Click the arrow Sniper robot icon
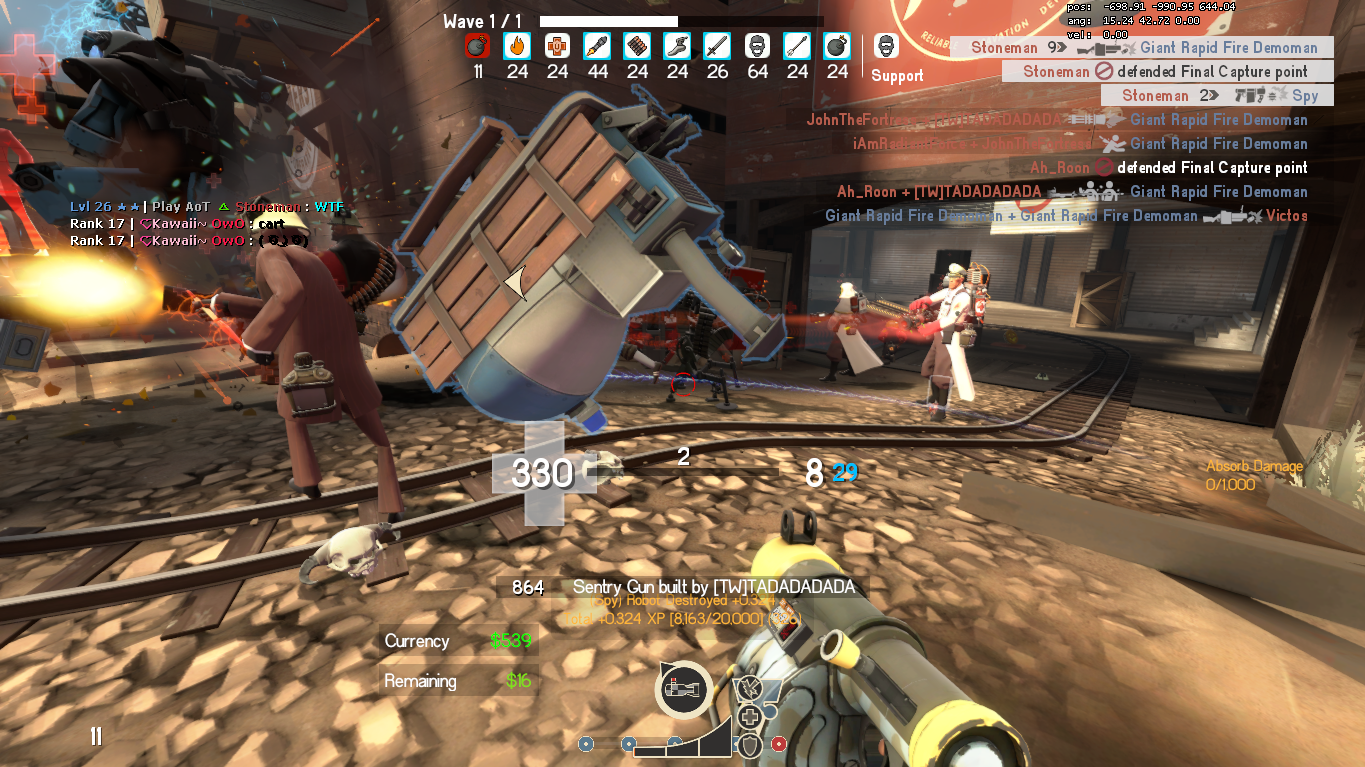1365x767 pixels. pos(797,46)
